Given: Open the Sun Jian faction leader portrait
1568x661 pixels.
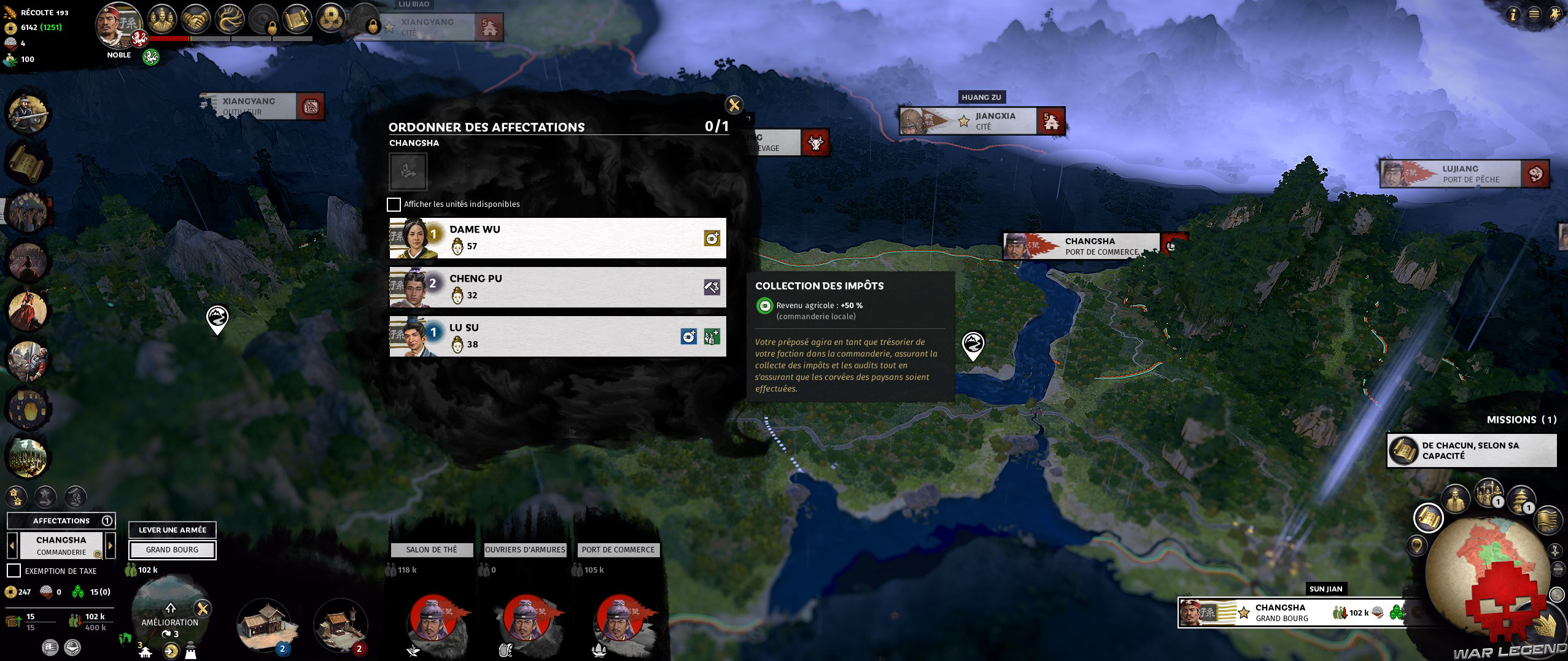Looking at the screenshot, I should point(115,26).
